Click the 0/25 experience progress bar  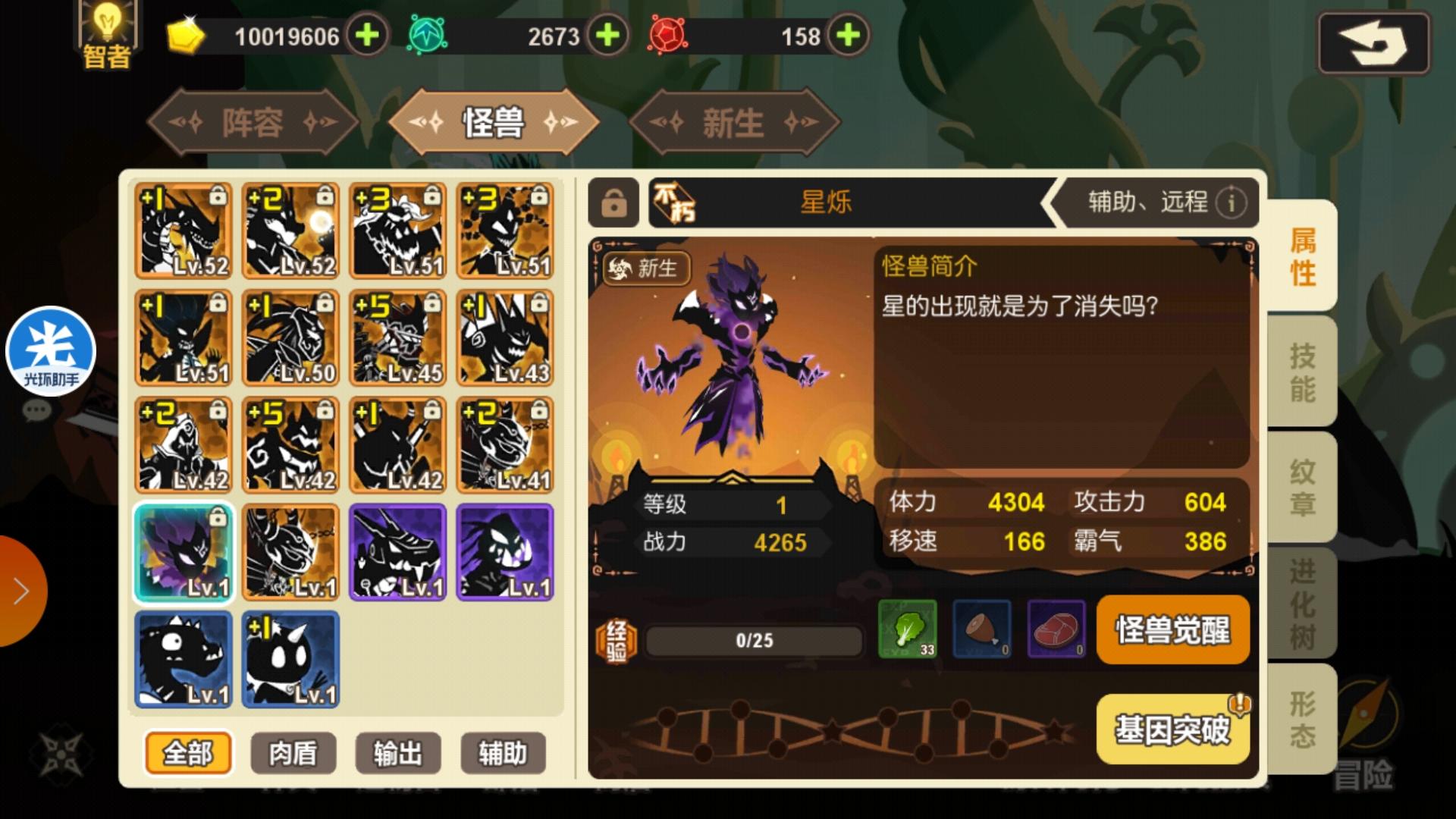(x=755, y=642)
